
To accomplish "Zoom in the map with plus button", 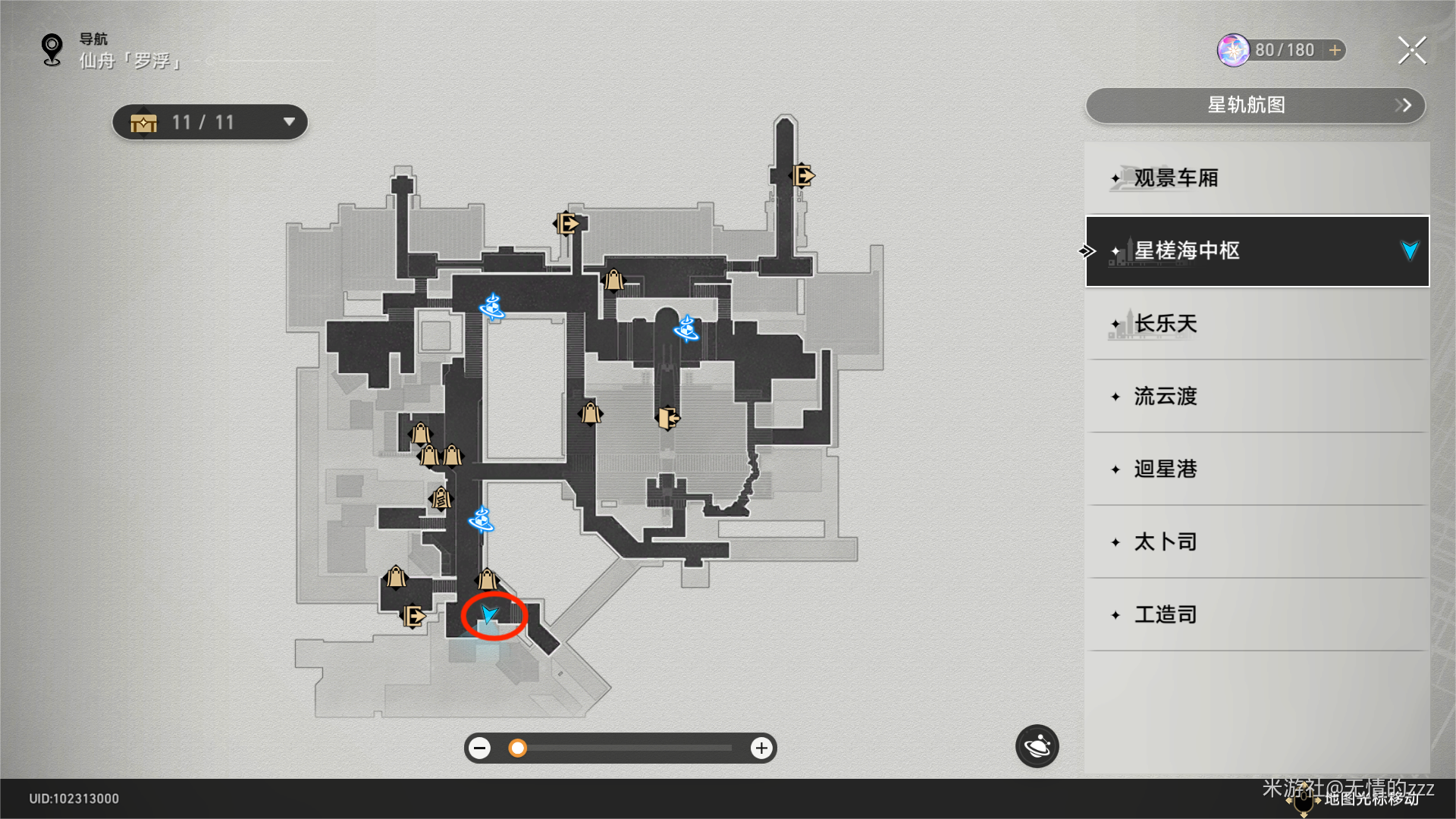I will coord(761,748).
